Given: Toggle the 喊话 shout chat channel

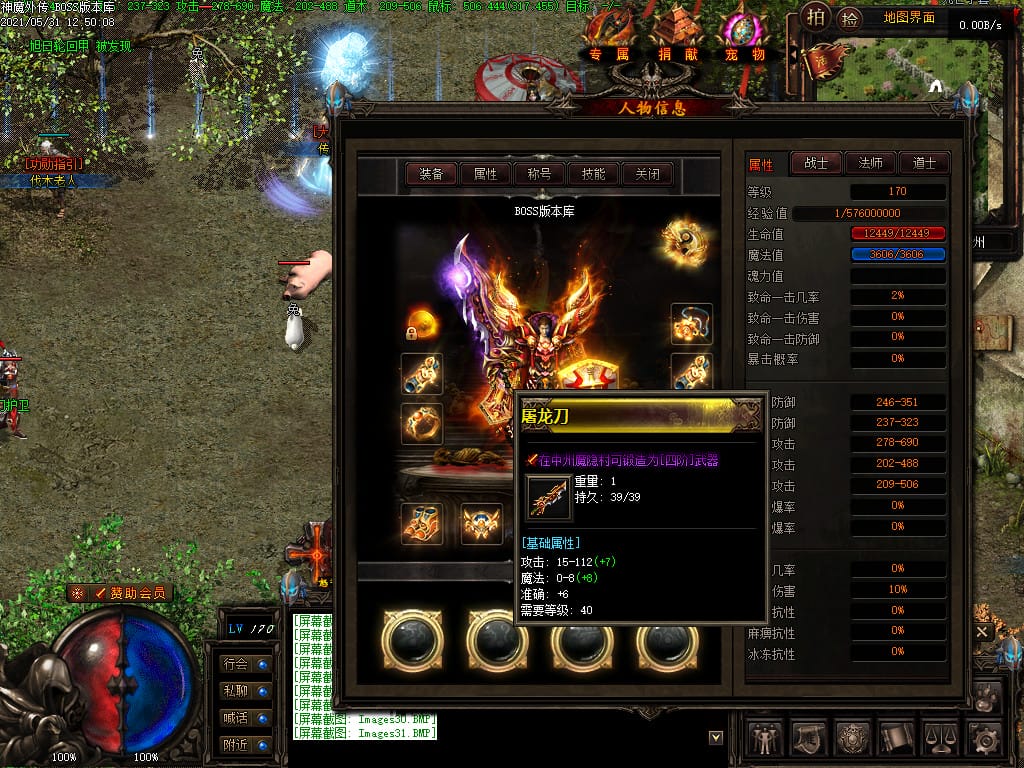Looking at the screenshot, I should tap(246, 718).
